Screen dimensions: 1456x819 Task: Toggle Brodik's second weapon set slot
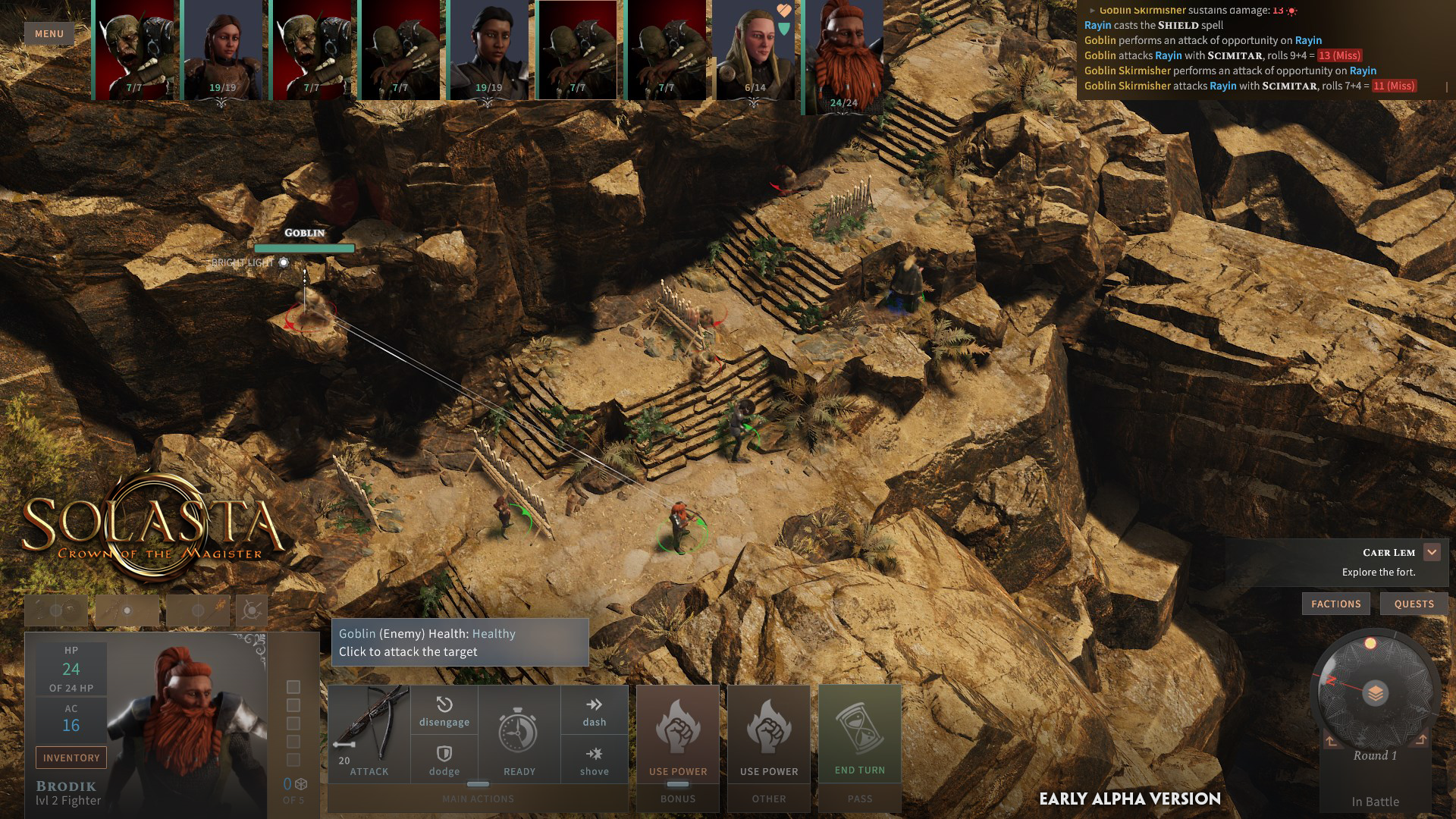127,609
